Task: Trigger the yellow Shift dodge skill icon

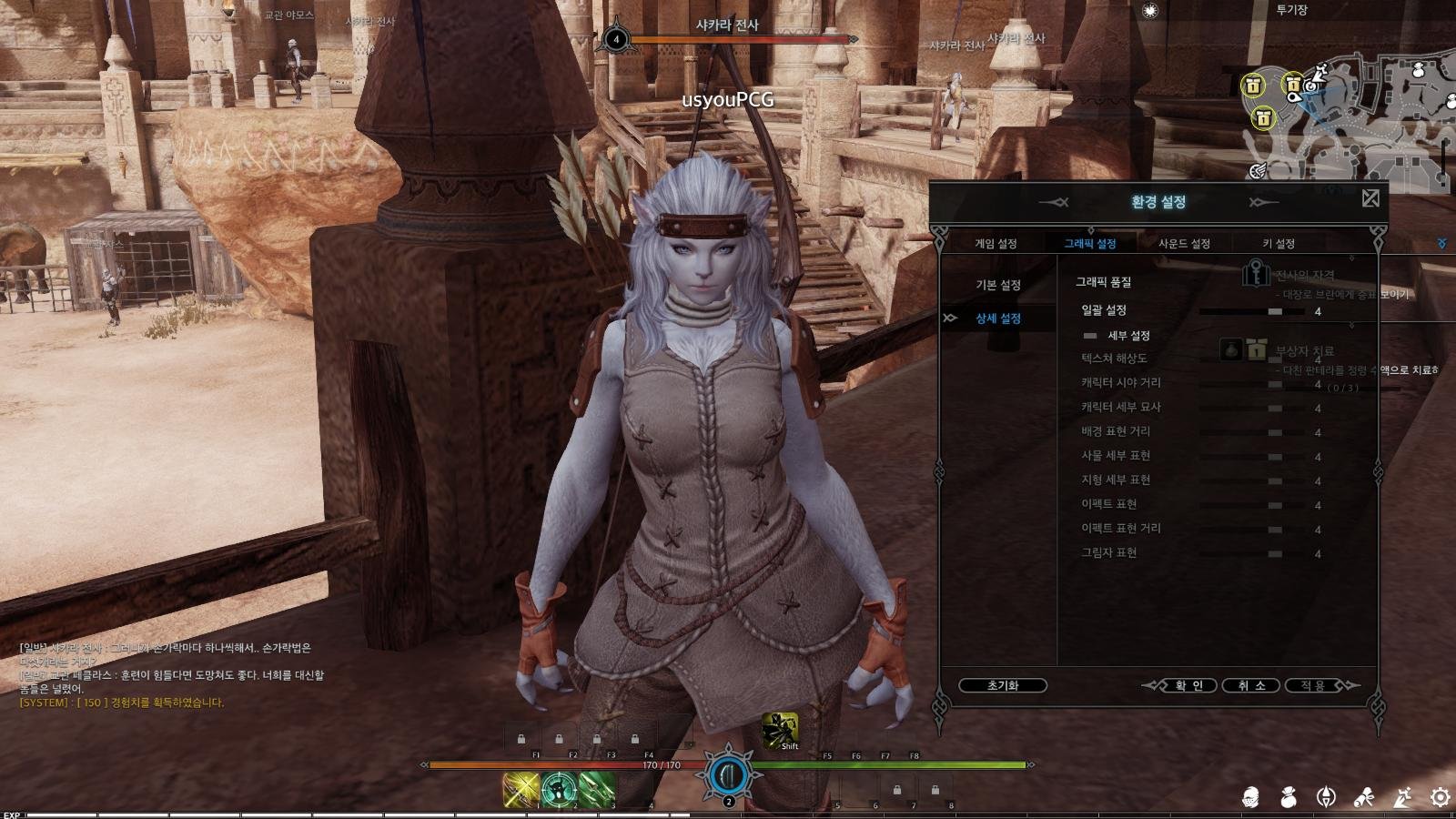Action: pyautogui.click(x=780, y=730)
